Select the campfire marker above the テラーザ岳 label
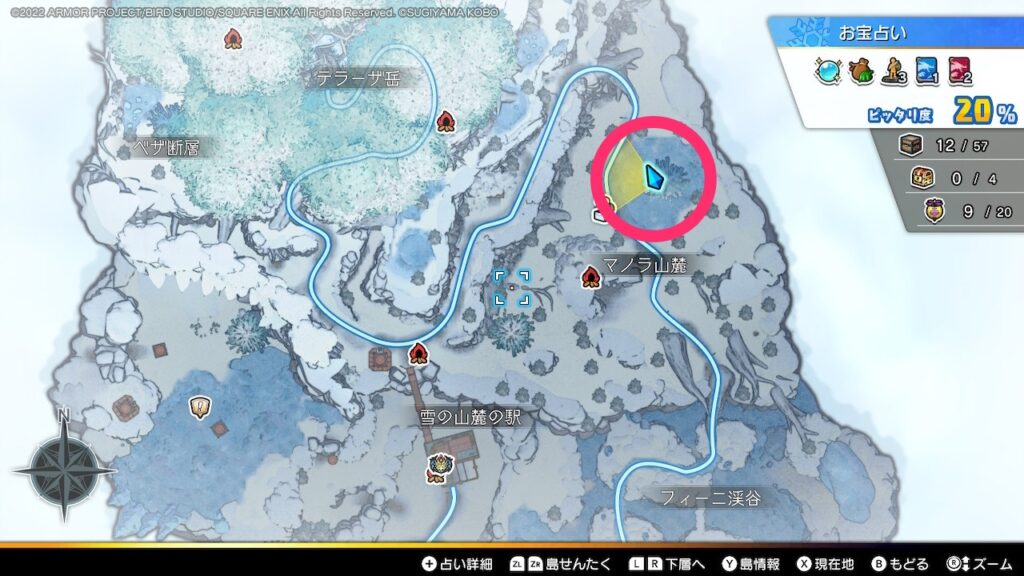Image resolution: width=1024 pixels, height=576 pixels. (234, 39)
